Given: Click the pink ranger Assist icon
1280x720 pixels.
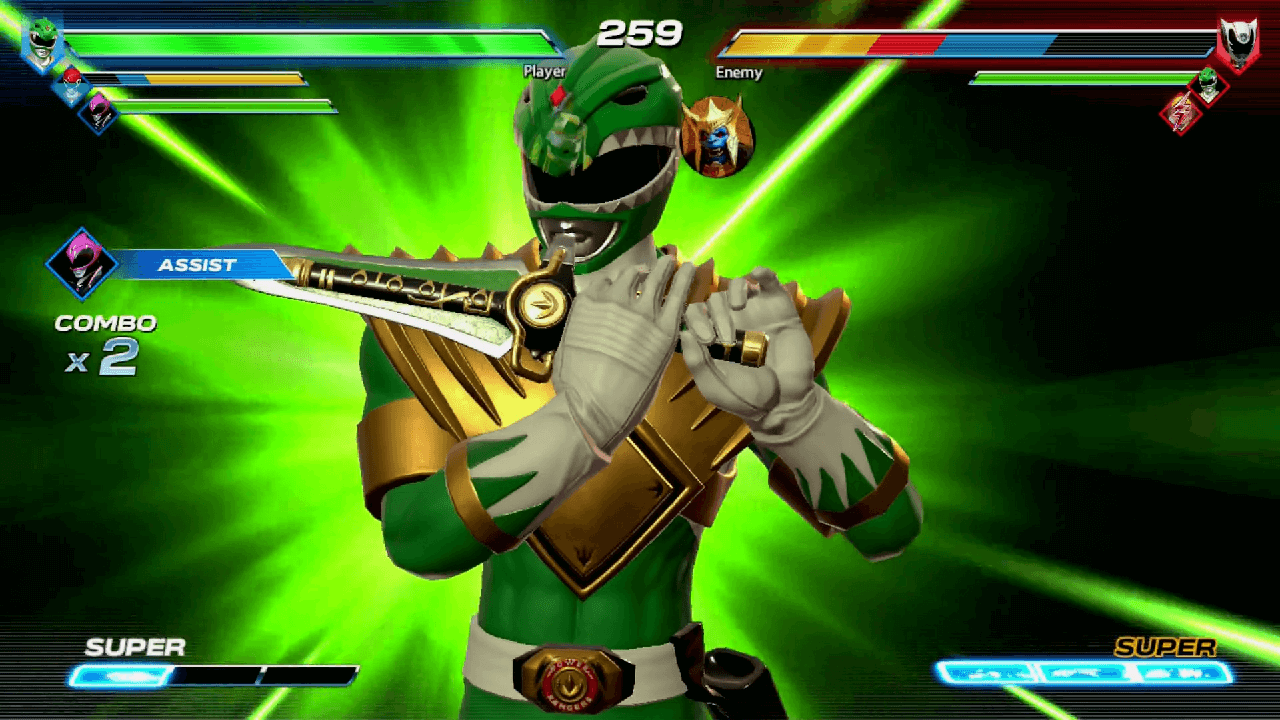Looking at the screenshot, I should (x=82, y=264).
